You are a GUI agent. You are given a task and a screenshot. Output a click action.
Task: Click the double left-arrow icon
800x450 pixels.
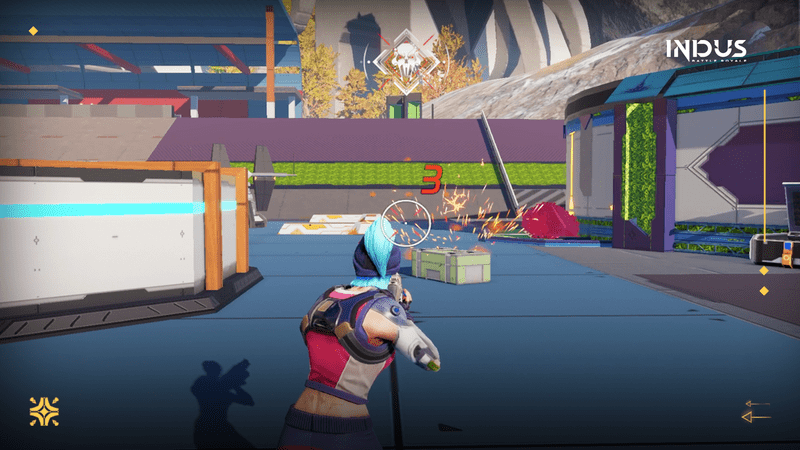point(756,411)
